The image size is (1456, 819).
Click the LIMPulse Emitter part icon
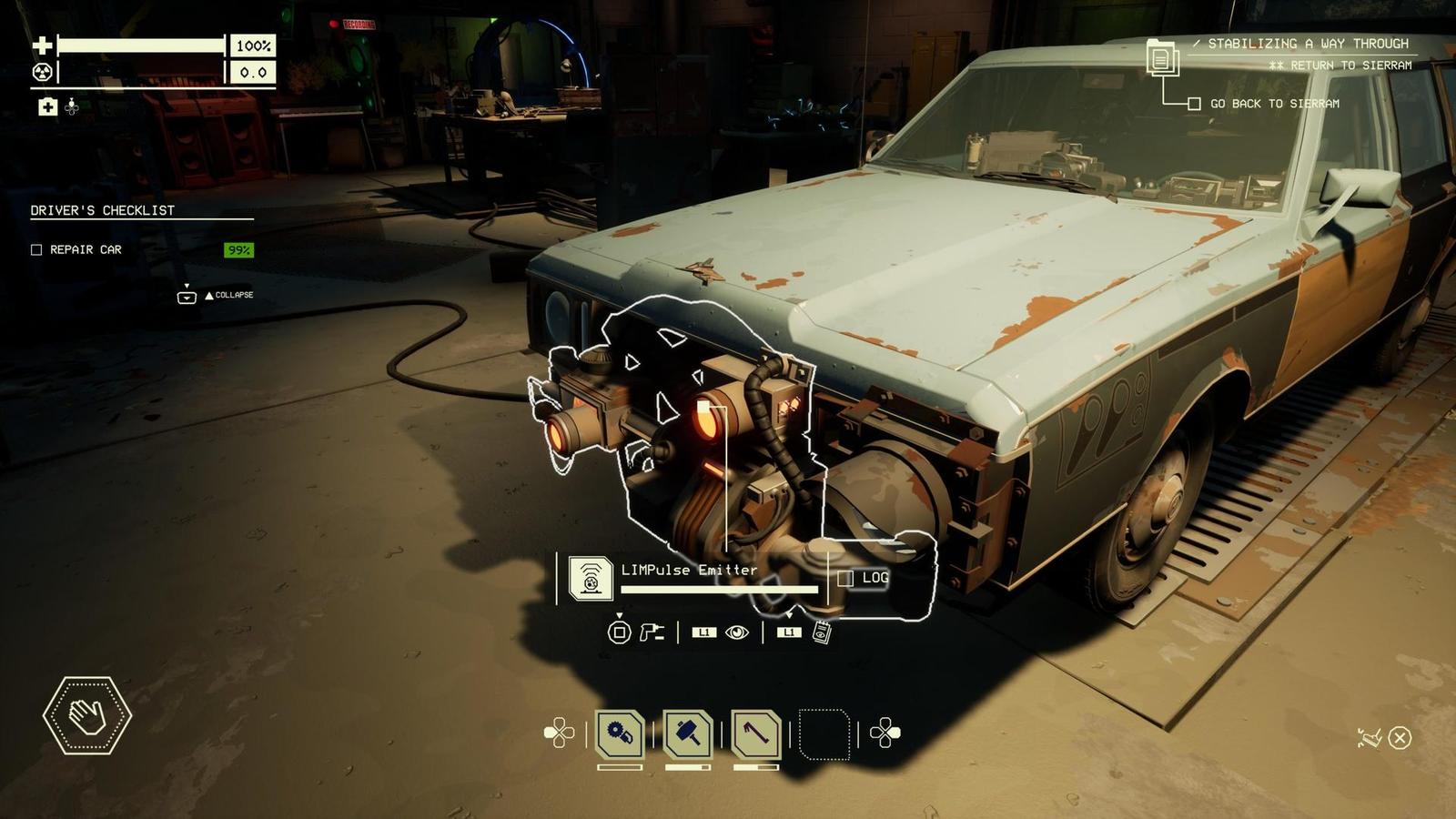pyautogui.click(x=590, y=578)
